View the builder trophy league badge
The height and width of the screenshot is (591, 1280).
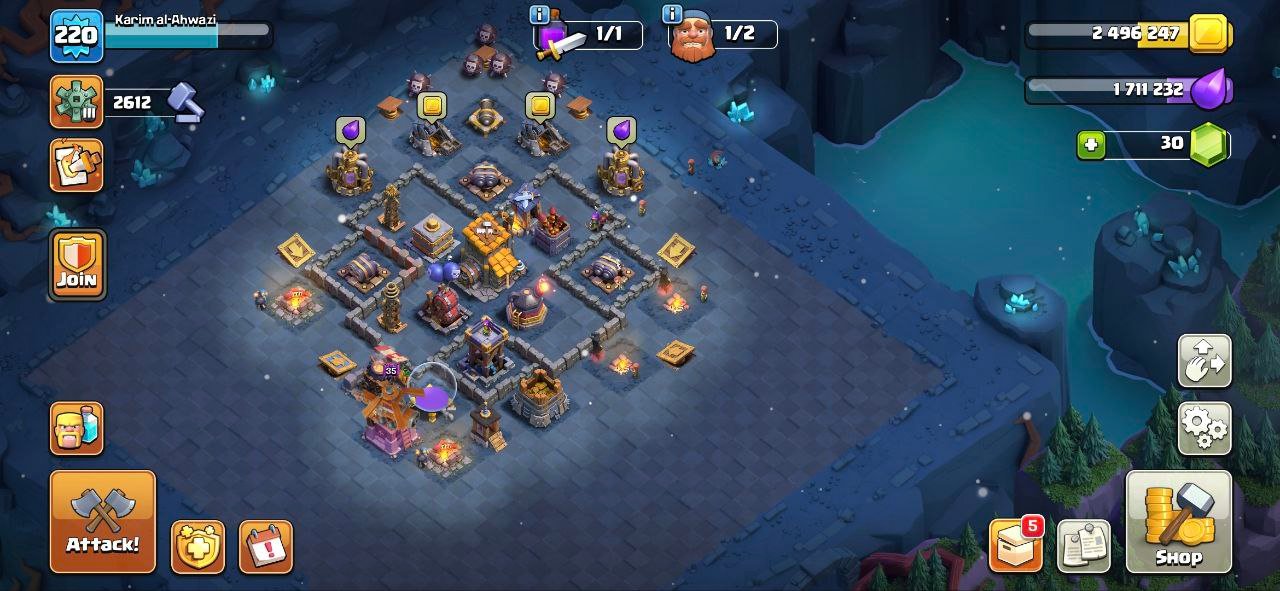tap(76, 102)
